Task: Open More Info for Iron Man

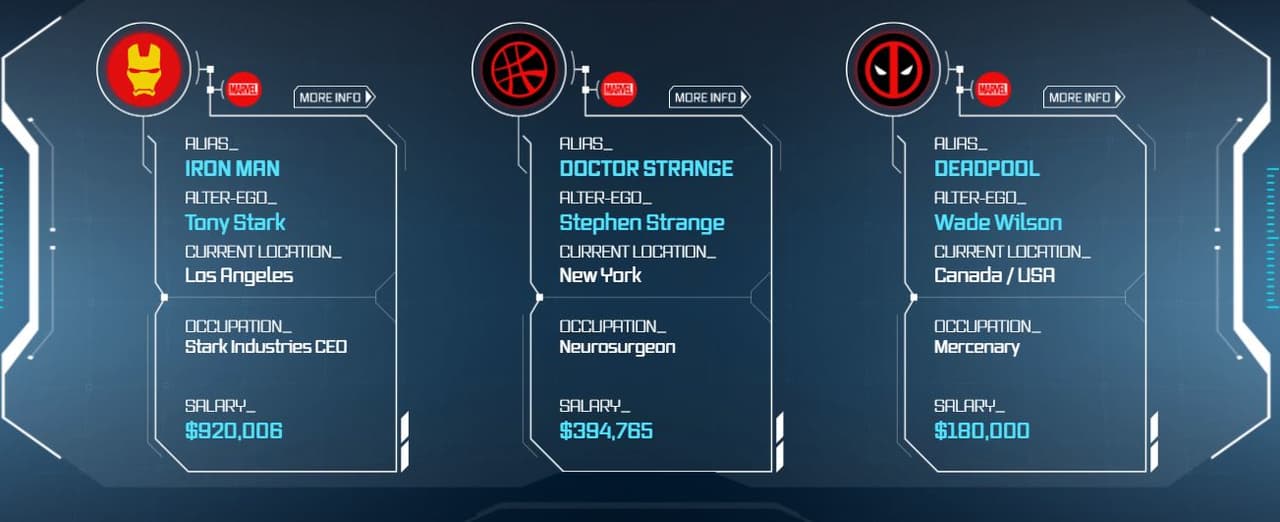Action: point(334,97)
